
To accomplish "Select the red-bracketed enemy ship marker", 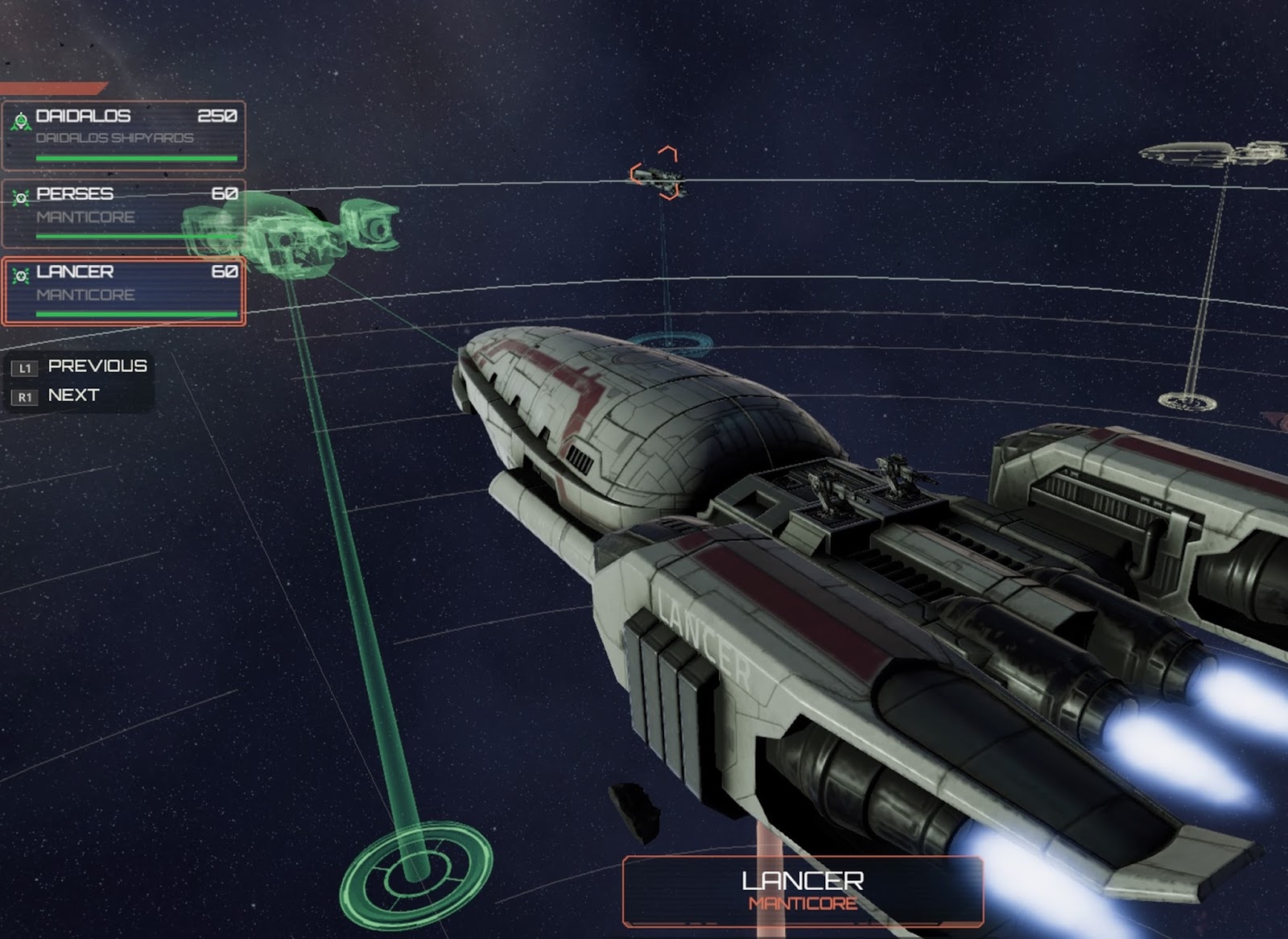I will [658, 172].
